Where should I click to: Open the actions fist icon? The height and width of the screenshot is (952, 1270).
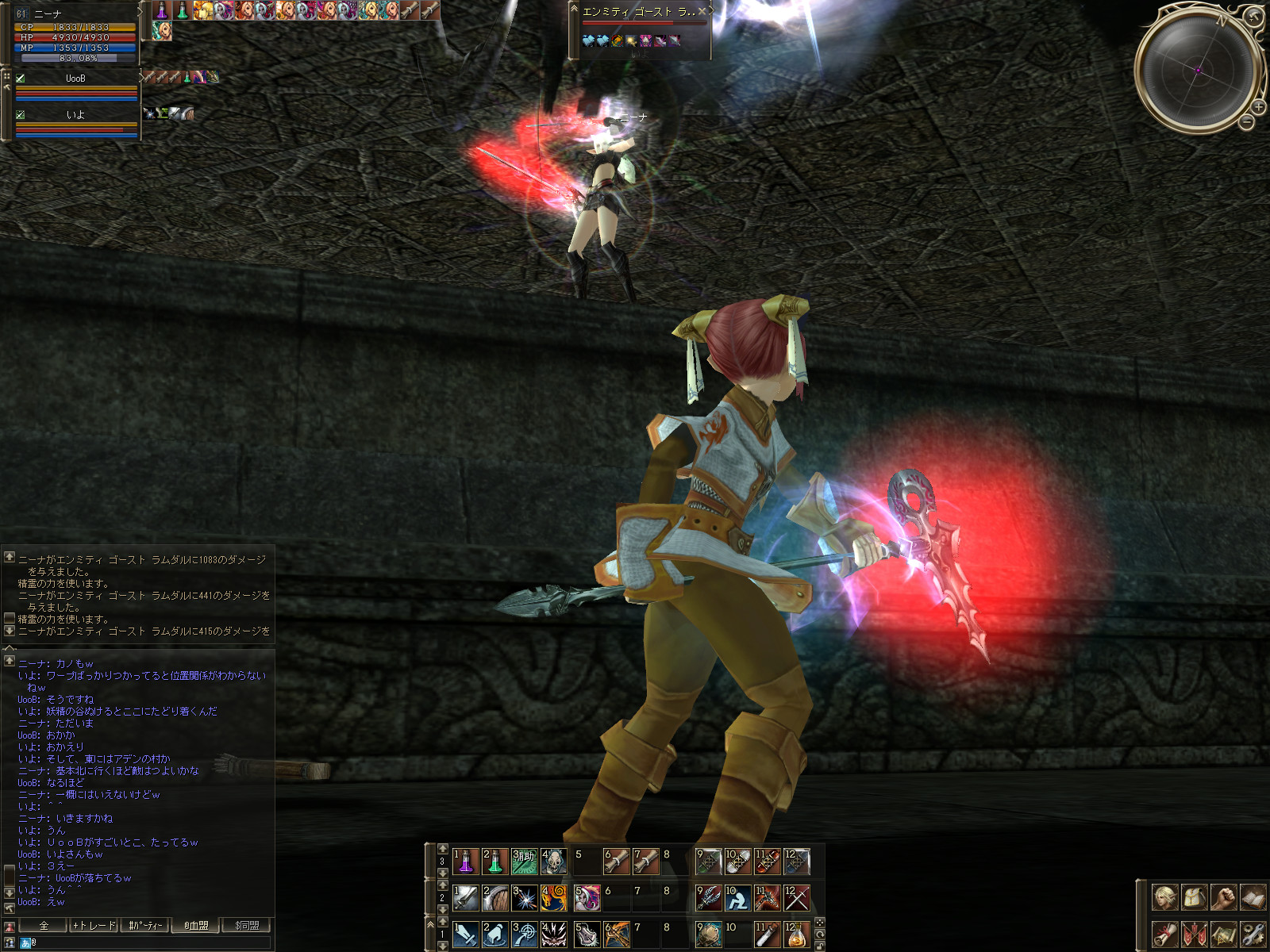tap(1223, 898)
